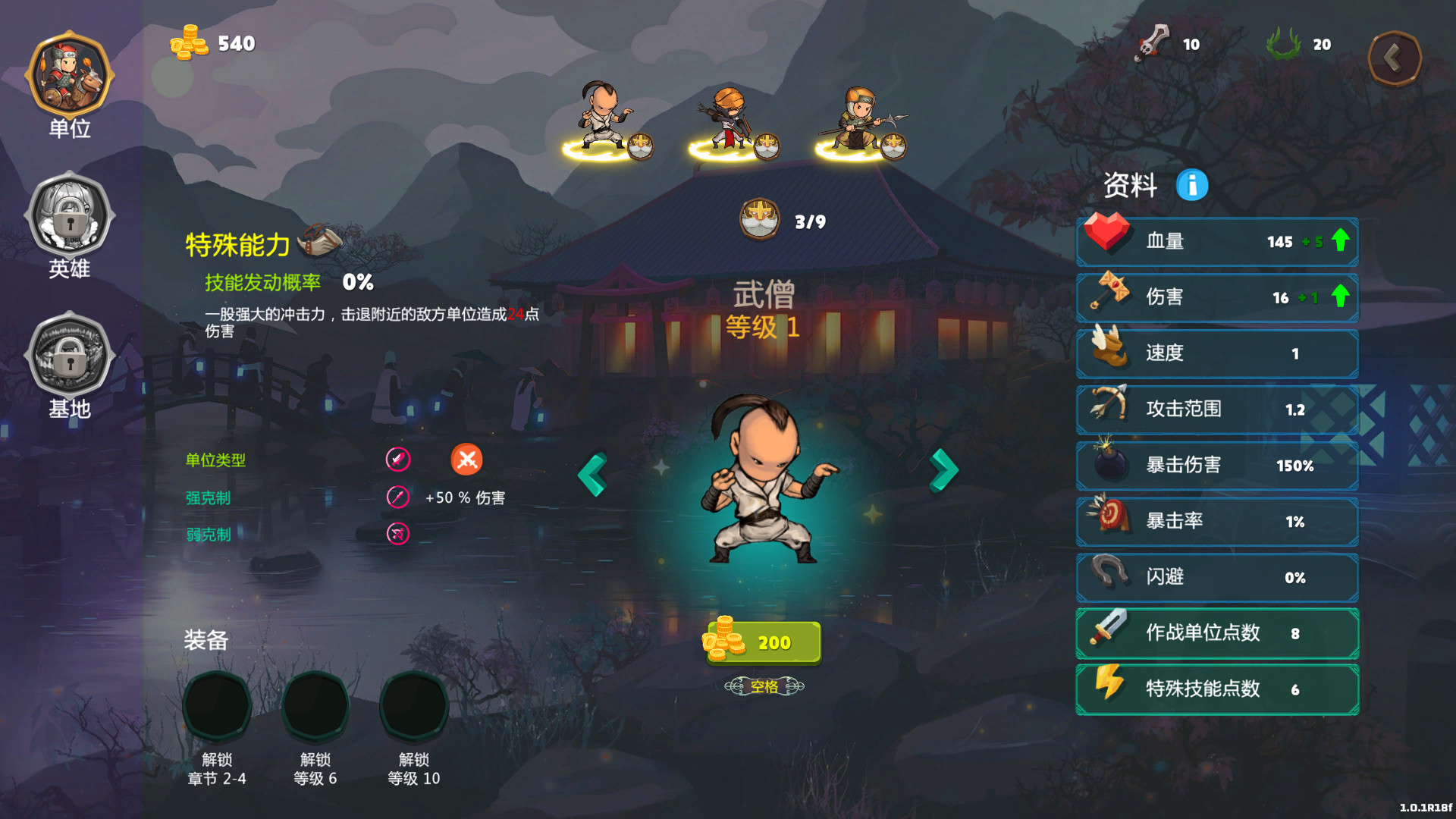
Task: Click the orange crossed-swords unit type icon
Action: [x=466, y=460]
